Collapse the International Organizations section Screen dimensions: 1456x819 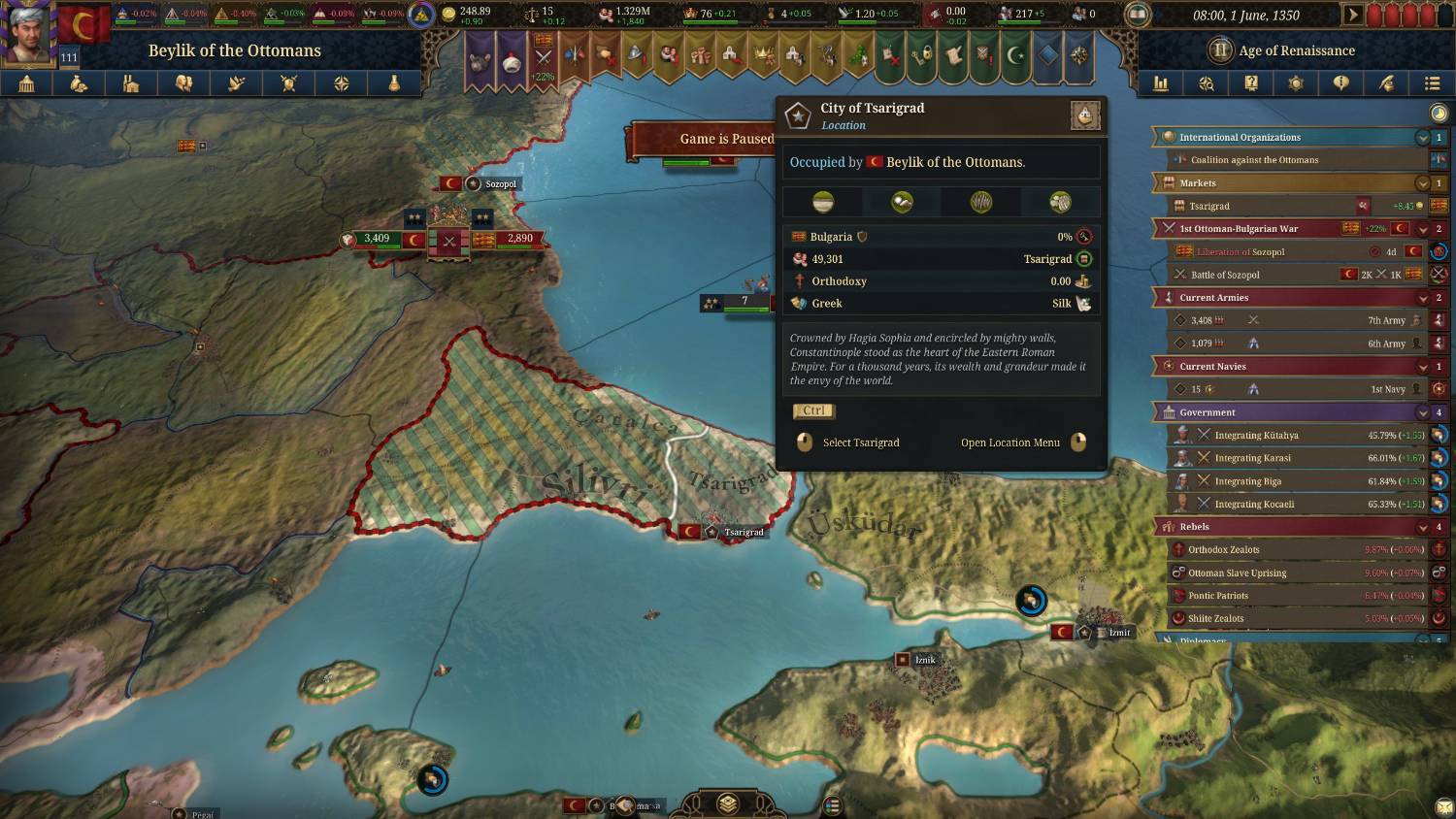(1422, 138)
